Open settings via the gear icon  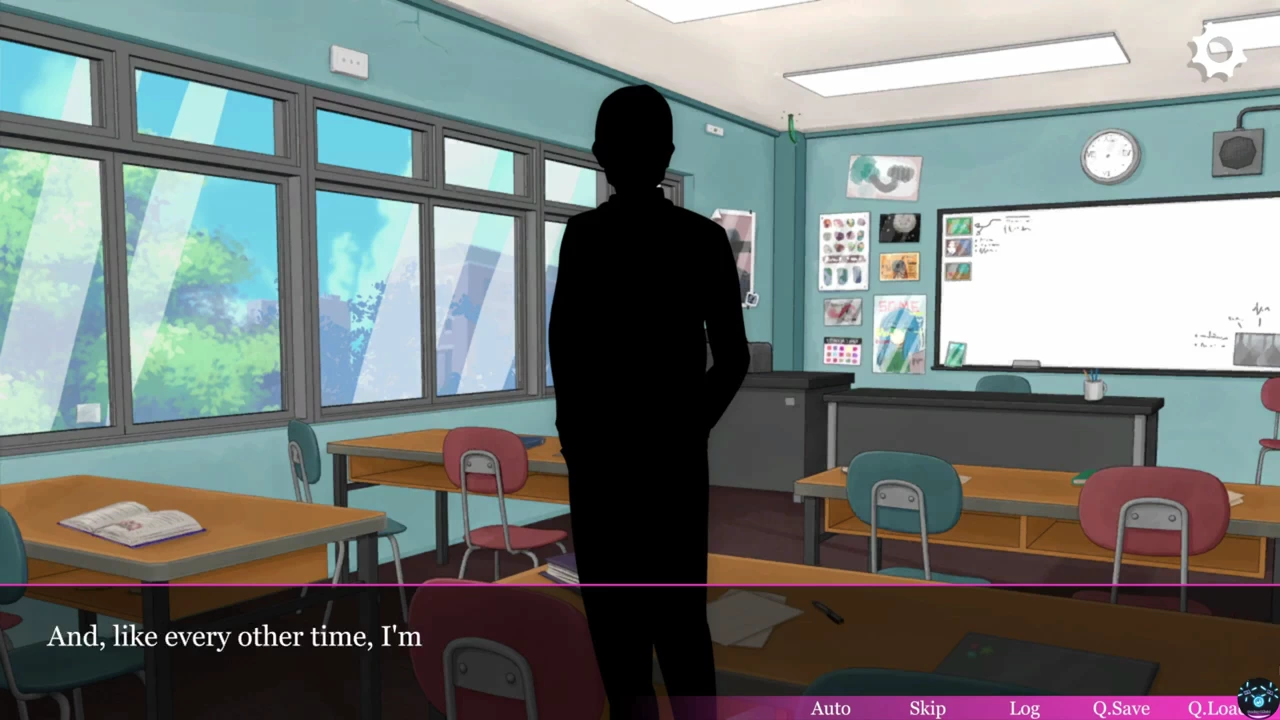pyautogui.click(x=1216, y=56)
